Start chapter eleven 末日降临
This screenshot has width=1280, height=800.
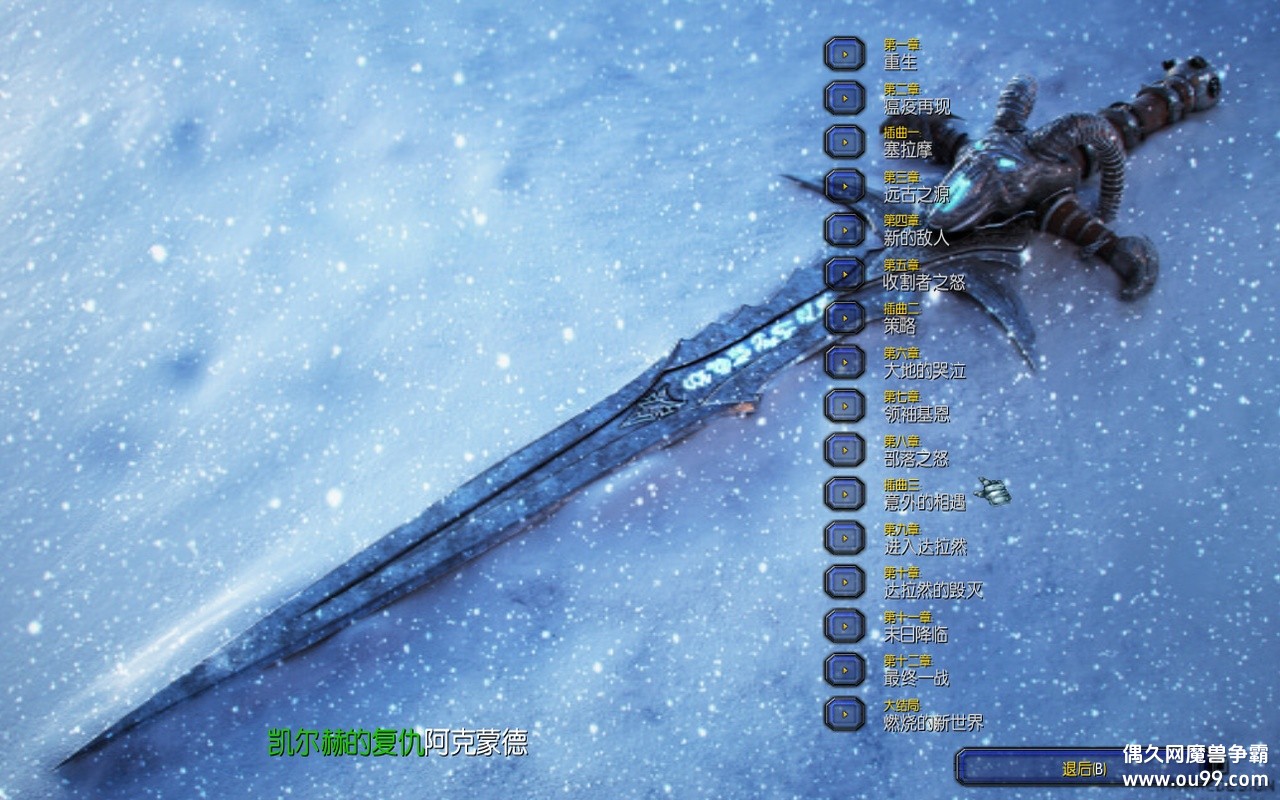(845, 625)
